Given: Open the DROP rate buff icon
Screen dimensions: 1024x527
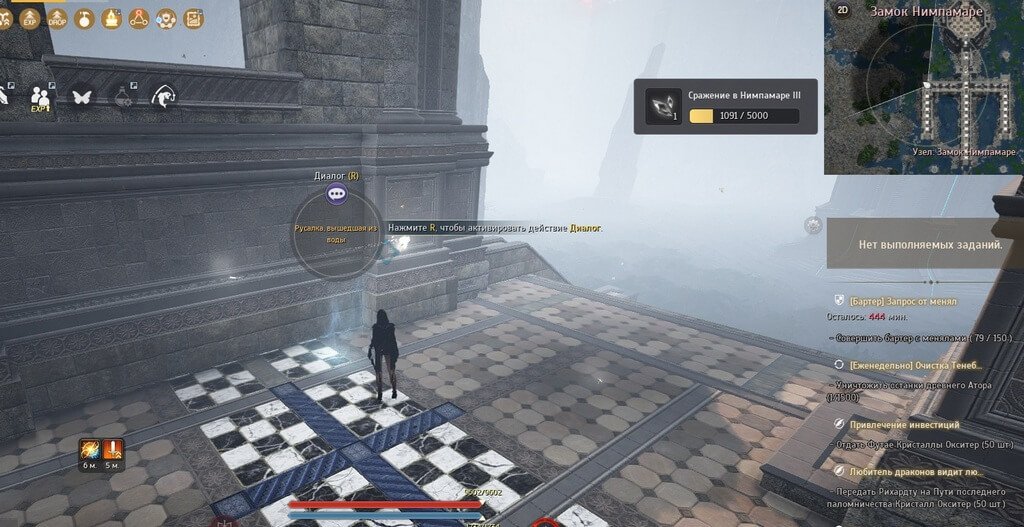Looking at the screenshot, I should coord(58,18).
